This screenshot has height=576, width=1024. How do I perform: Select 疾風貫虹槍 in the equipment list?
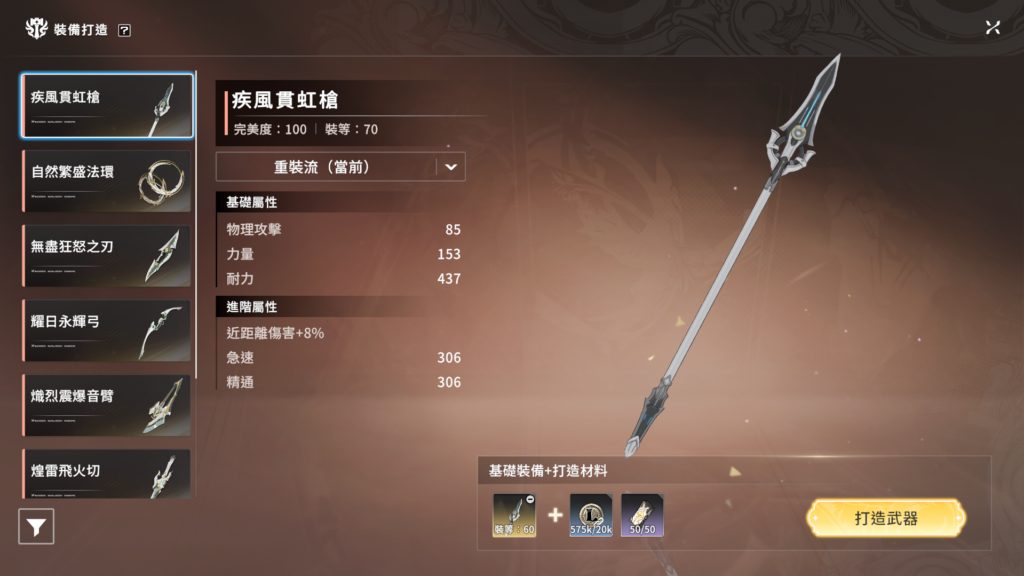pyautogui.click(x=107, y=105)
